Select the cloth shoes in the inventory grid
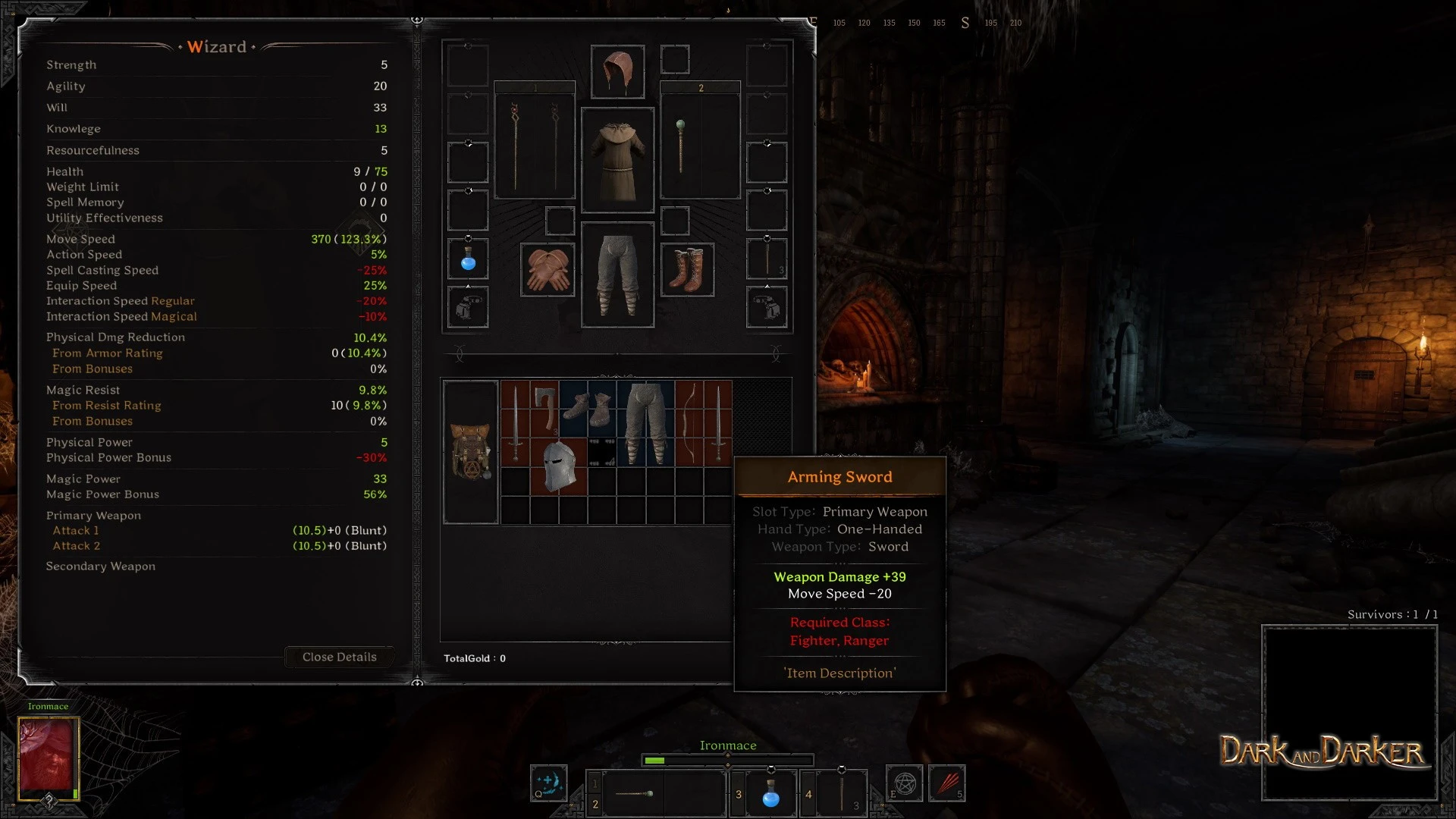1456x819 pixels. pyautogui.click(x=588, y=409)
